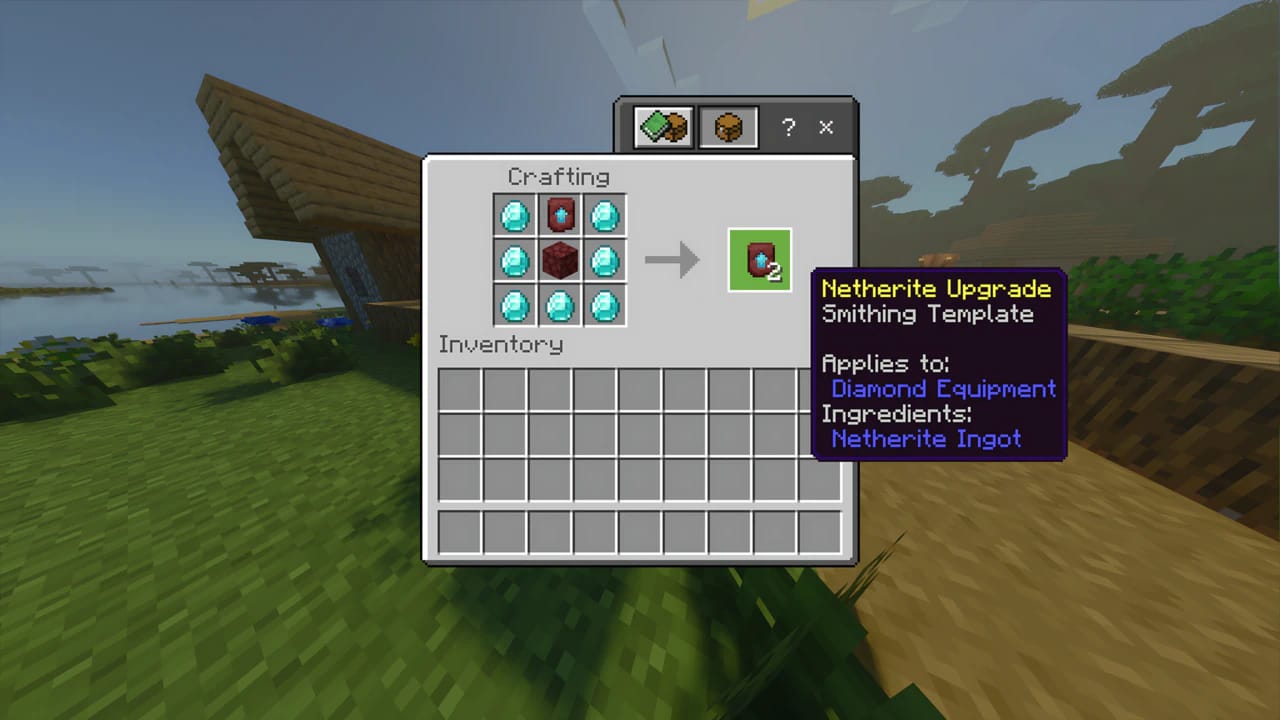Image resolution: width=1280 pixels, height=720 pixels.
Task: Switch to the crafting table tab
Action: point(727,127)
